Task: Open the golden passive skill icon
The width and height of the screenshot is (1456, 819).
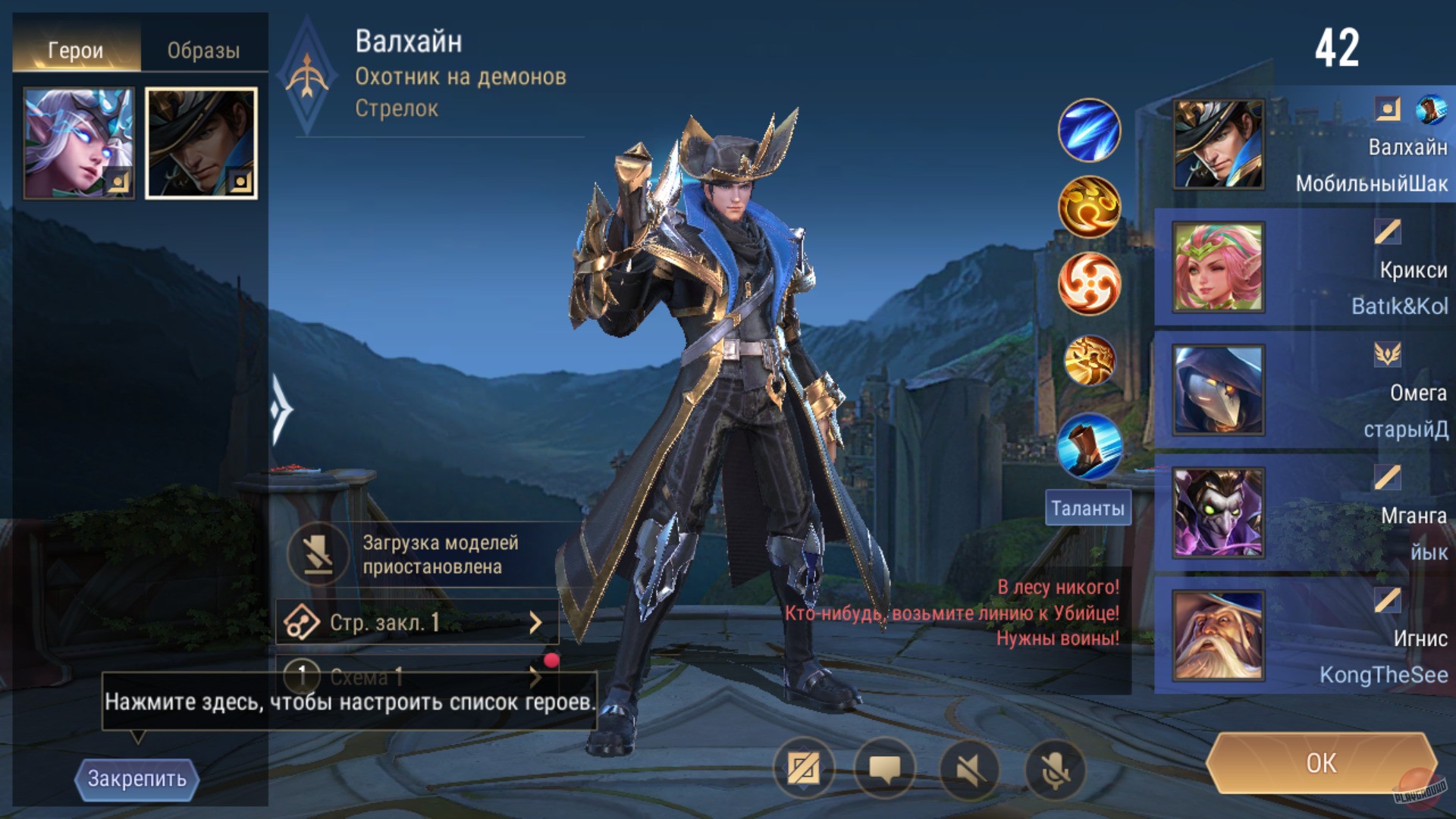Action: pyautogui.click(x=1088, y=207)
